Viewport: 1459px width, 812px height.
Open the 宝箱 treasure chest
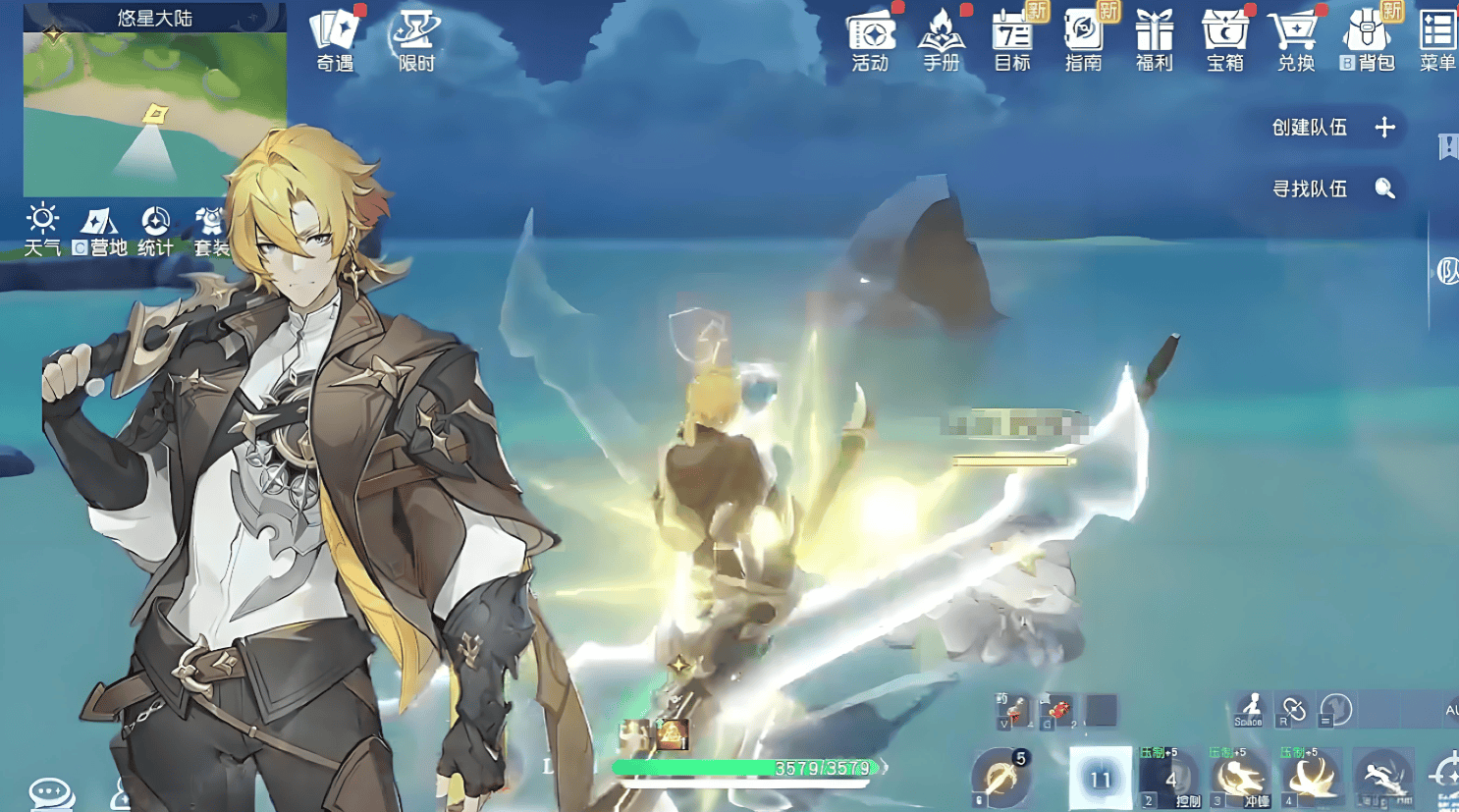coord(1225,40)
